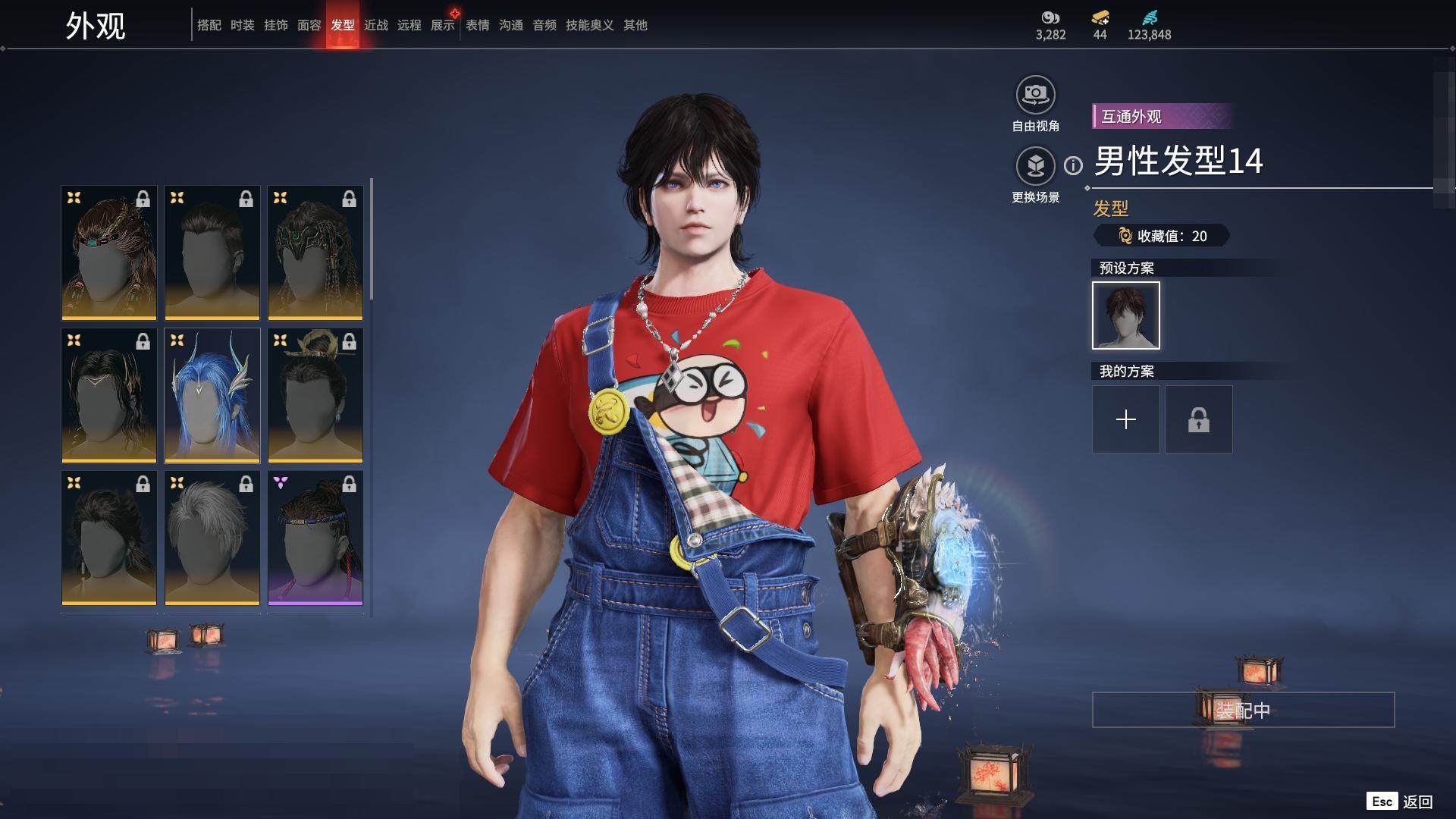The width and height of the screenshot is (1456, 819).
Task: Select the silver-white short hairstyle thumbnail
Action: pos(212,538)
